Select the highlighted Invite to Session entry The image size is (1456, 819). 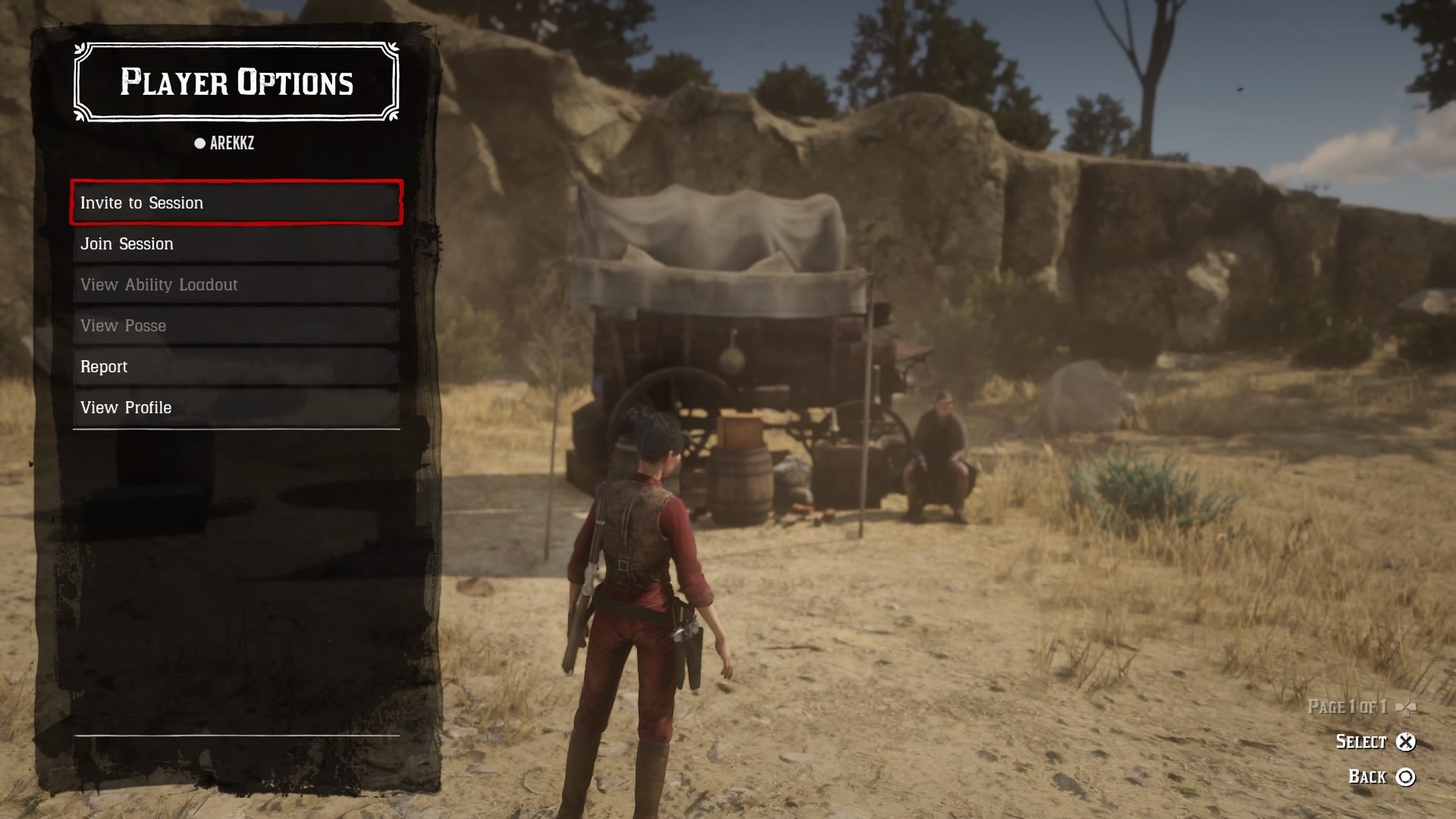235,202
